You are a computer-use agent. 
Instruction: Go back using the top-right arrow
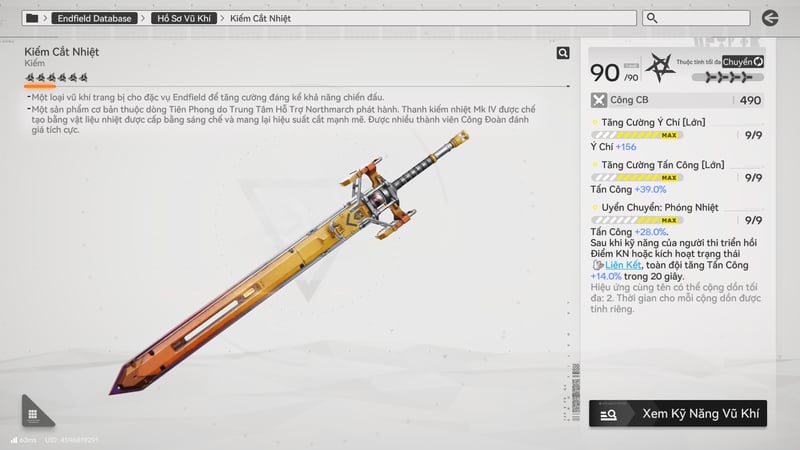[x=769, y=18]
